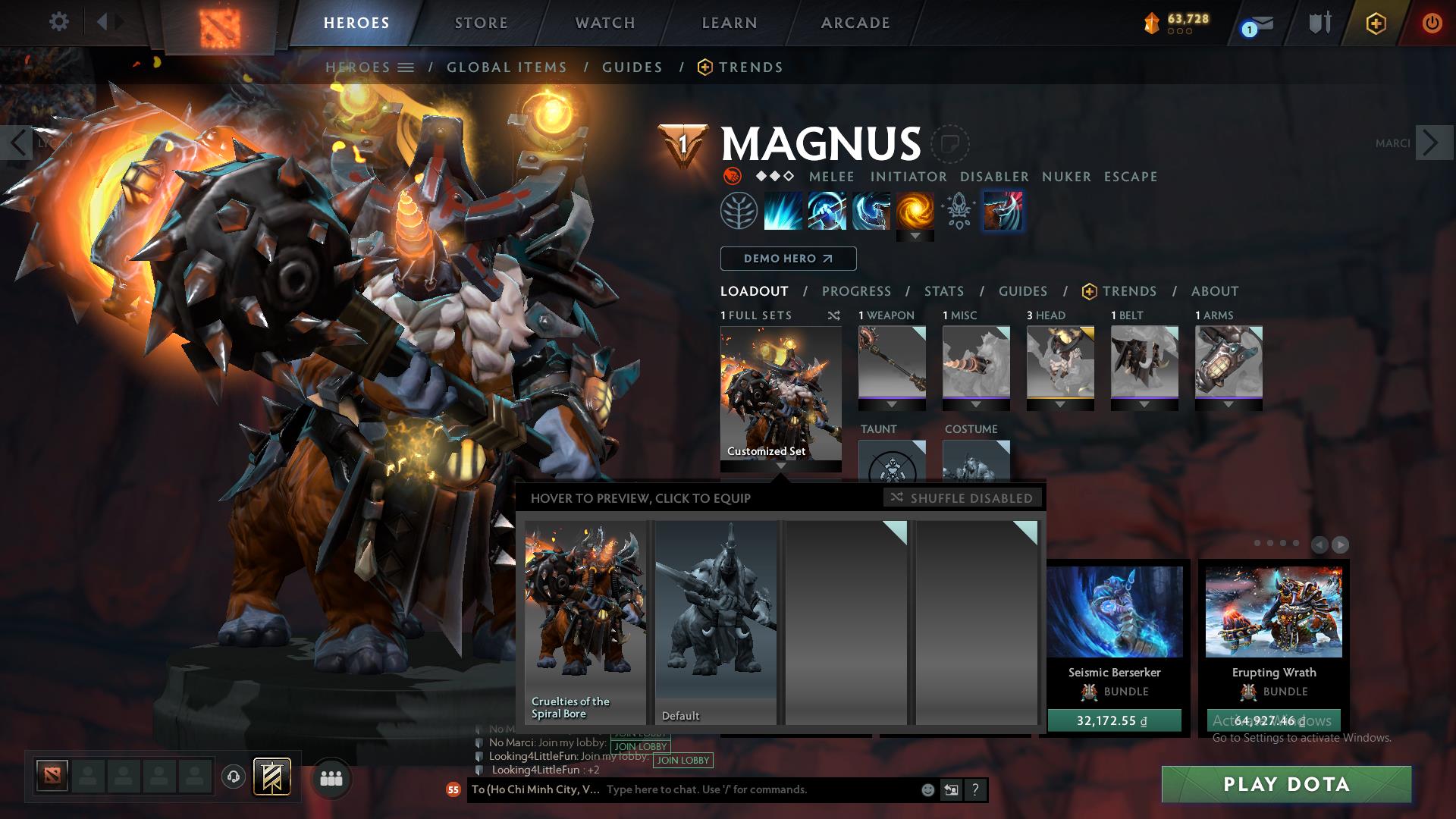The image size is (1456, 819).
Task: Select the Skewer ability icon
Action: [871, 211]
